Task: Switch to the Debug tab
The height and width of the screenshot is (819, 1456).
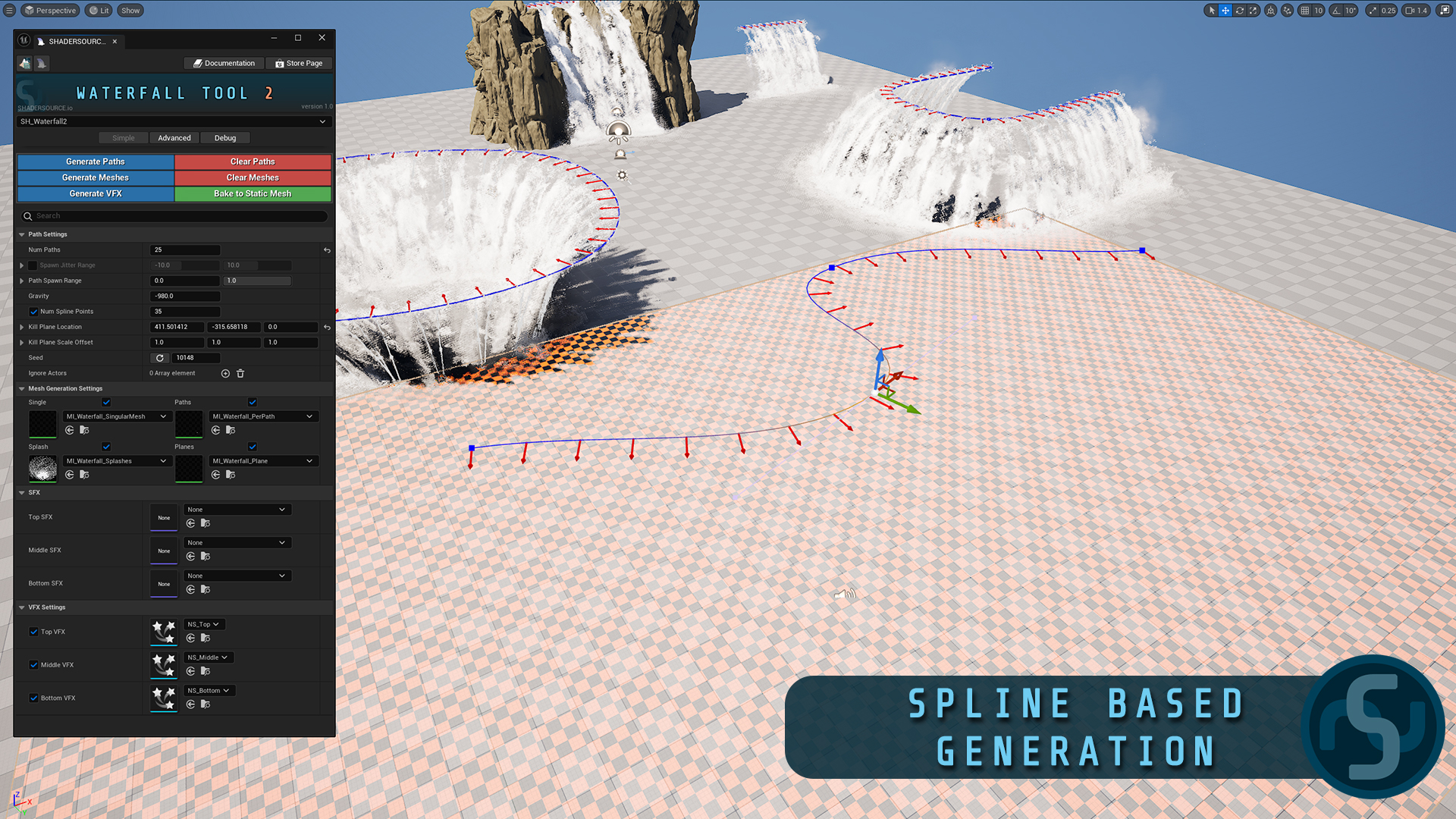Action: (x=225, y=137)
